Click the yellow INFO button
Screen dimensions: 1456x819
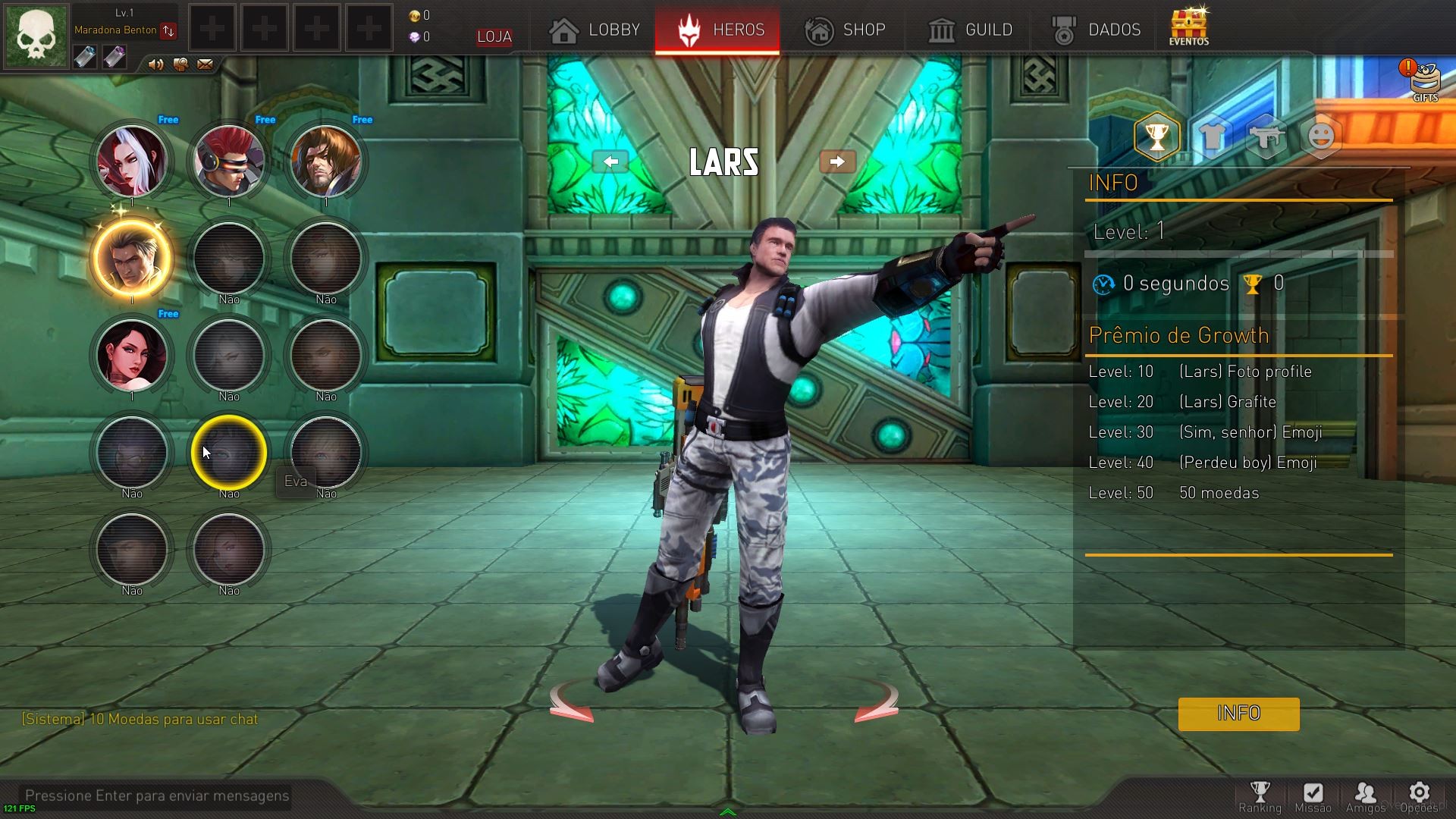pyautogui.click(x=1238, y=714)
